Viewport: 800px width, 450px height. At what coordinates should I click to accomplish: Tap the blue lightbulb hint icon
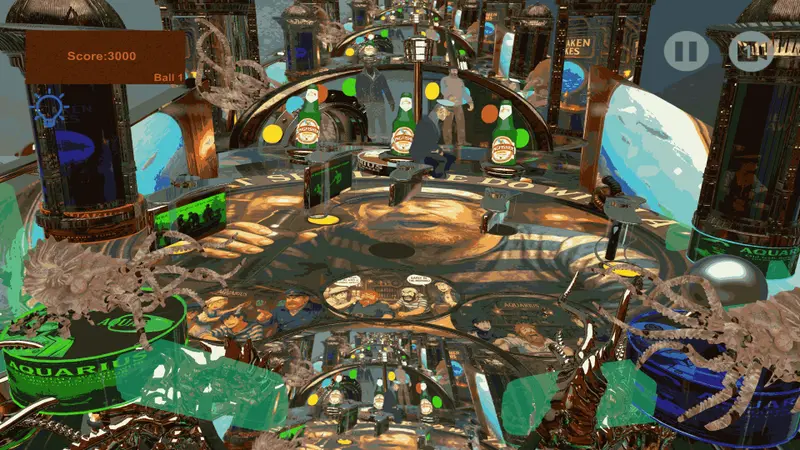(47, 109)
